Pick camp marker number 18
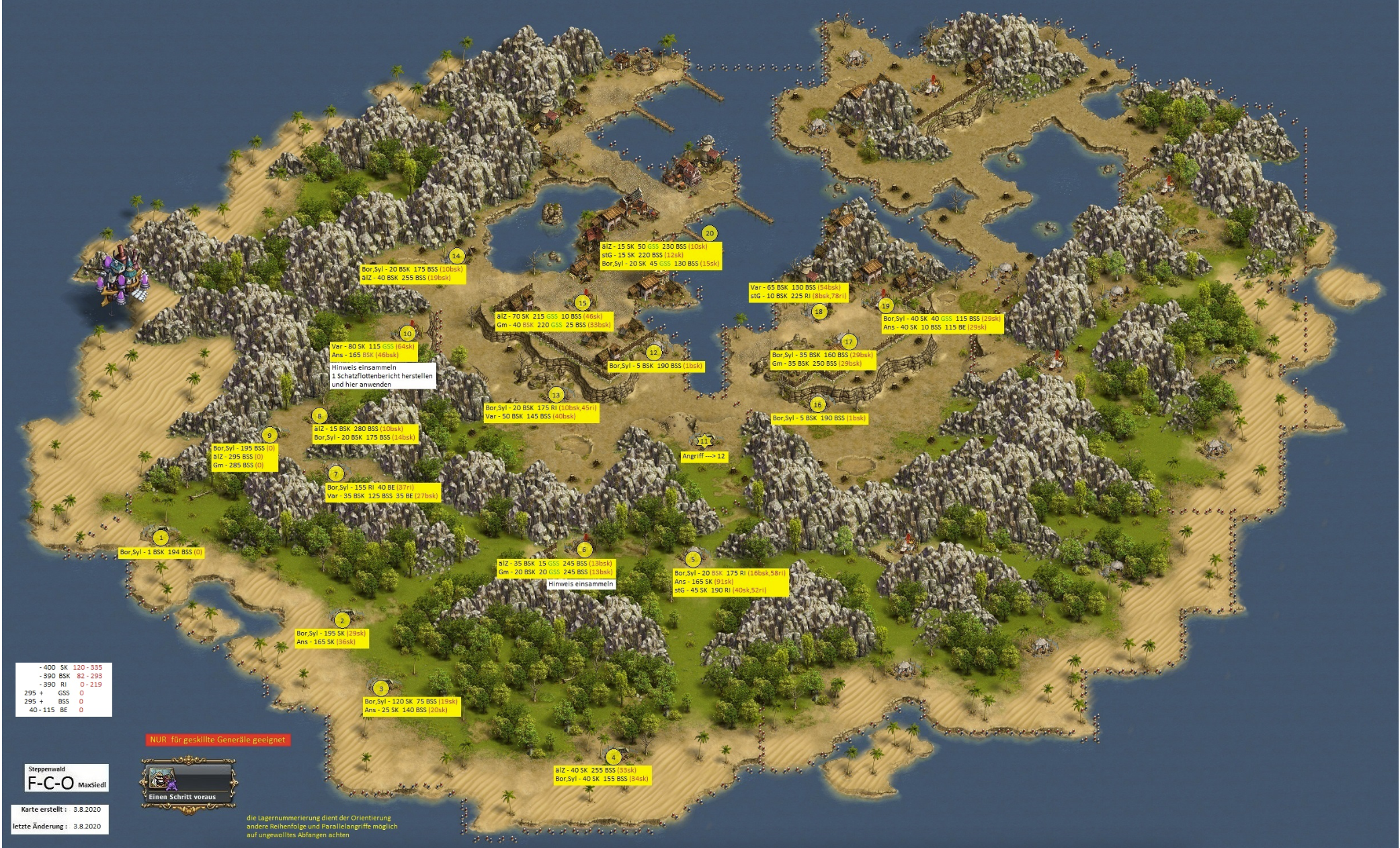 point(818,311)
